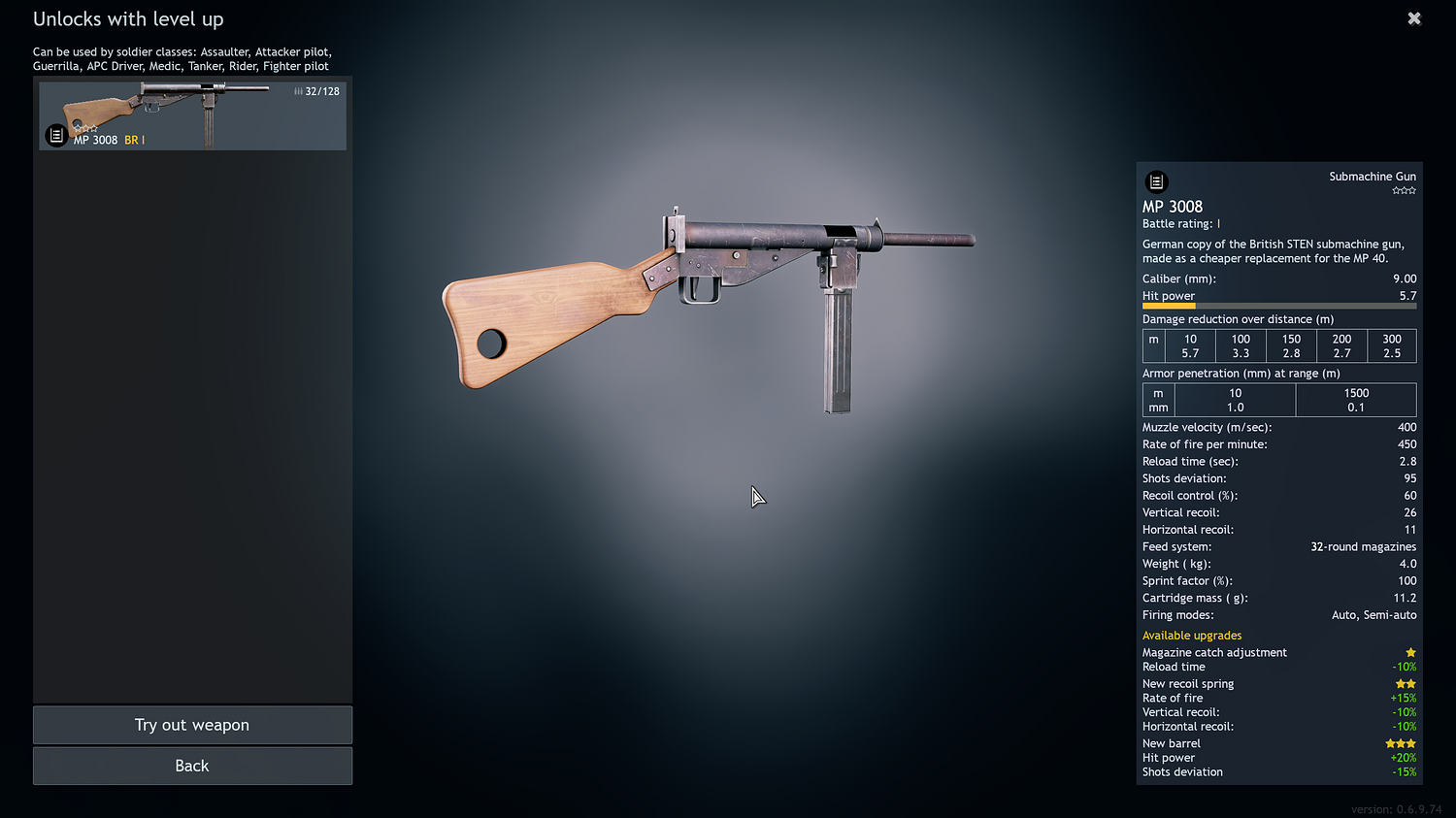Screen dimensions: 1456x818
Task: Select the MP 3008 weapon card
Action: (x=192, y=115)
